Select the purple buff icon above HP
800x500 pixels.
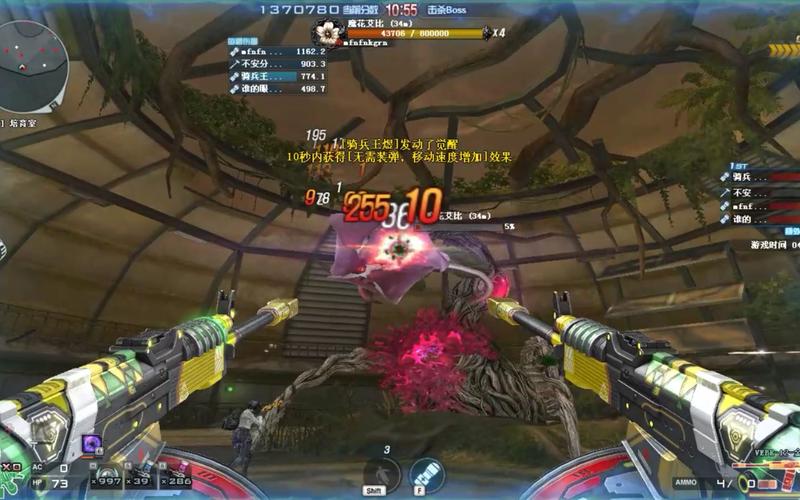(x=91, y=444)
